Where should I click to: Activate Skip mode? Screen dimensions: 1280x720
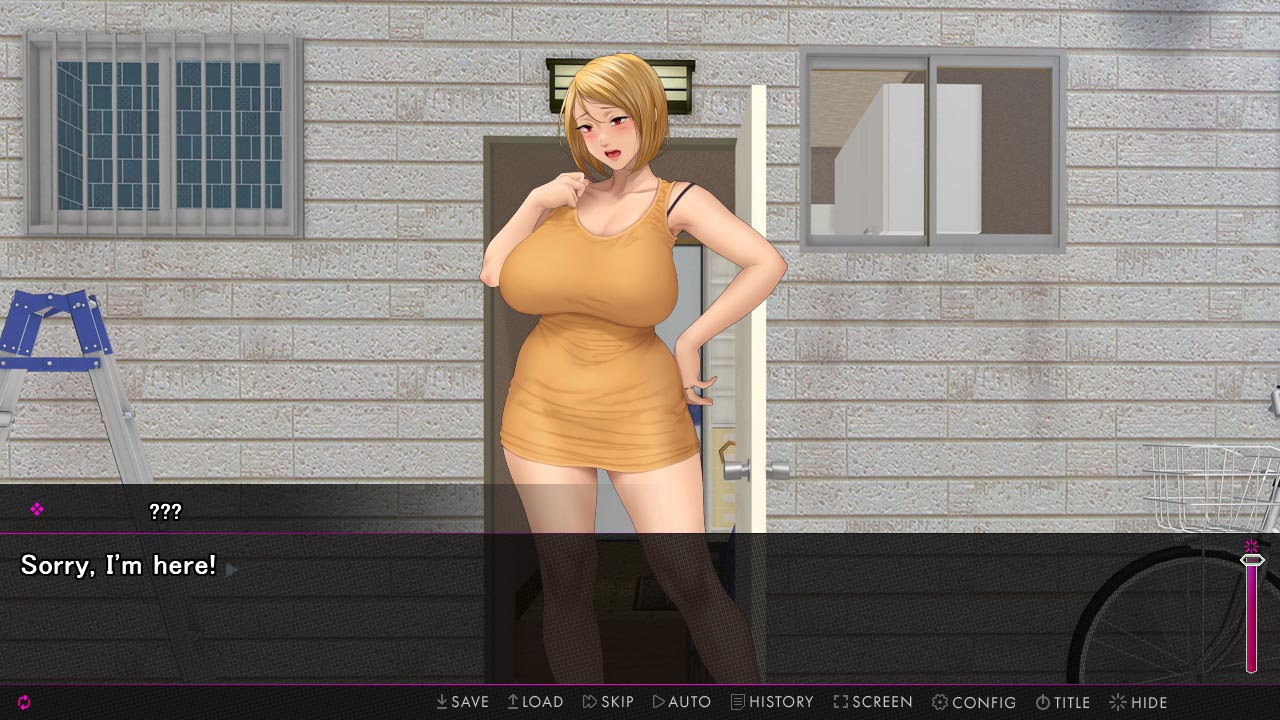tap(608, 702)
